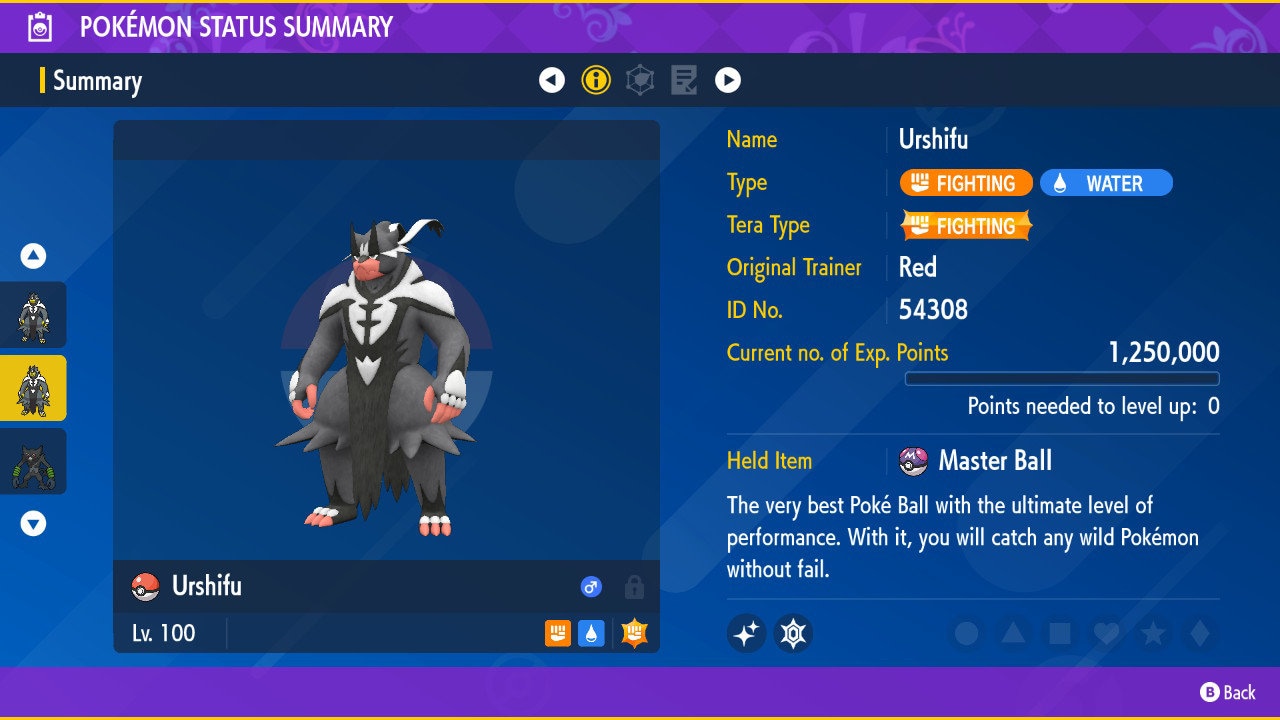Select the yellow info summary icon
The image size is (1280, 720).
tap(596, 80)
